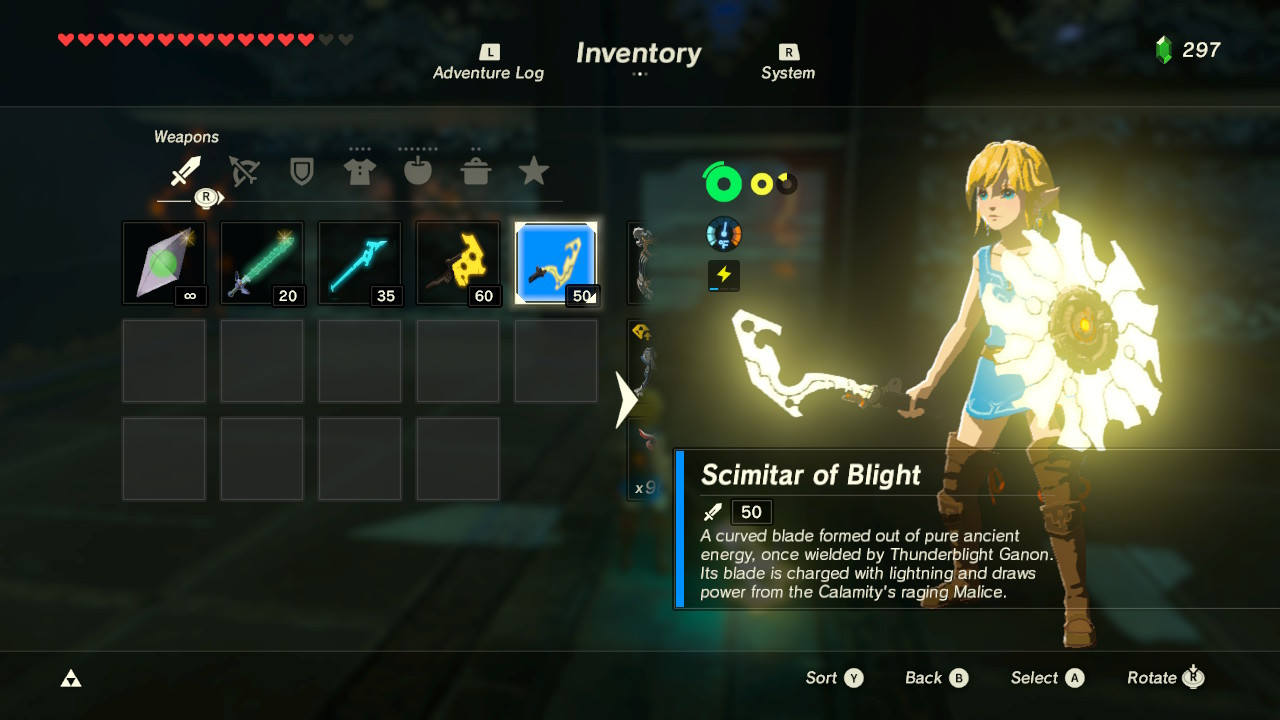Click the yellow champion ability circle
The height and width of the screenshot is (720, 1280).
tap(764, 183)
